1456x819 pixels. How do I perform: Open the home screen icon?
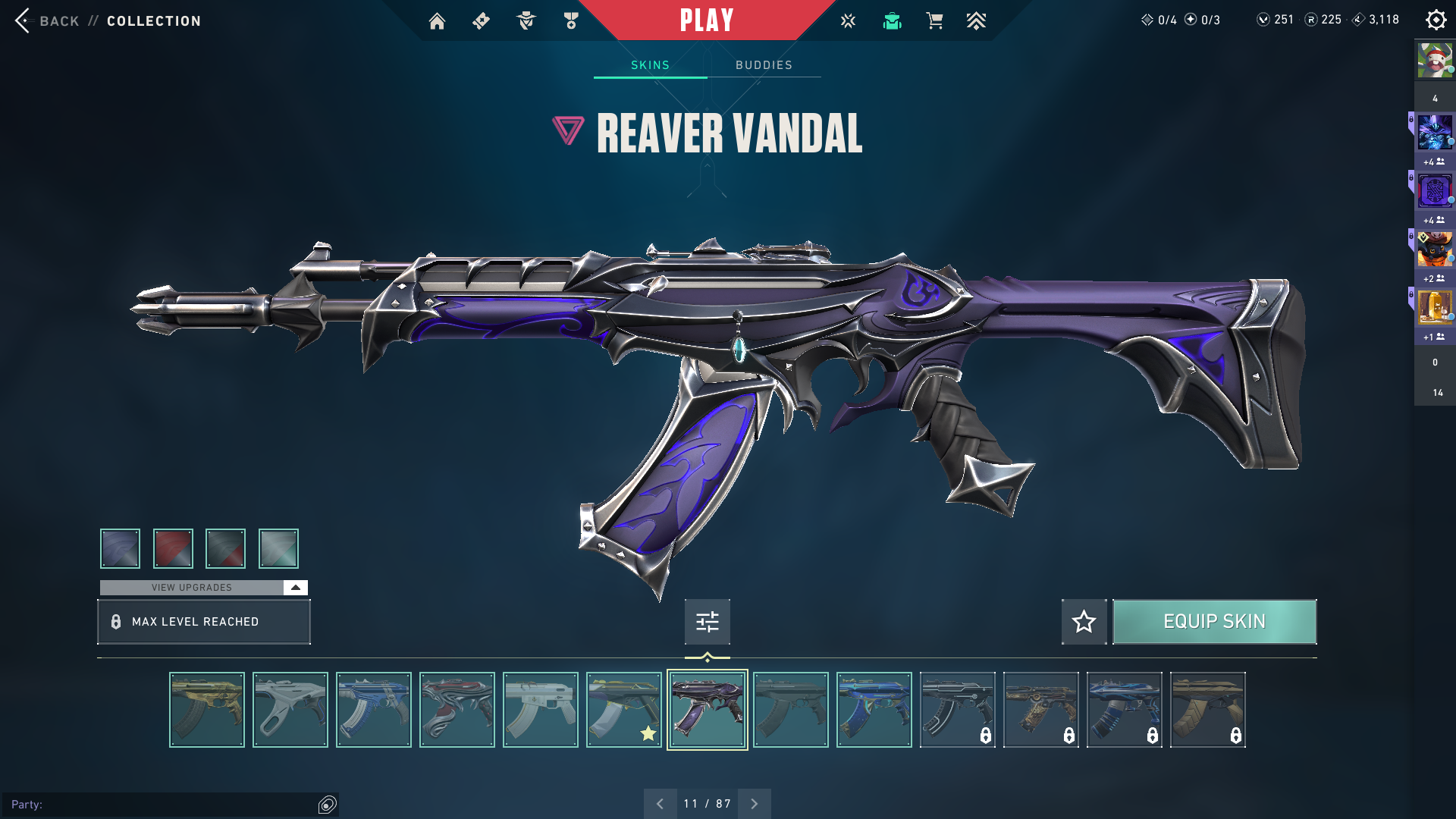437,21
